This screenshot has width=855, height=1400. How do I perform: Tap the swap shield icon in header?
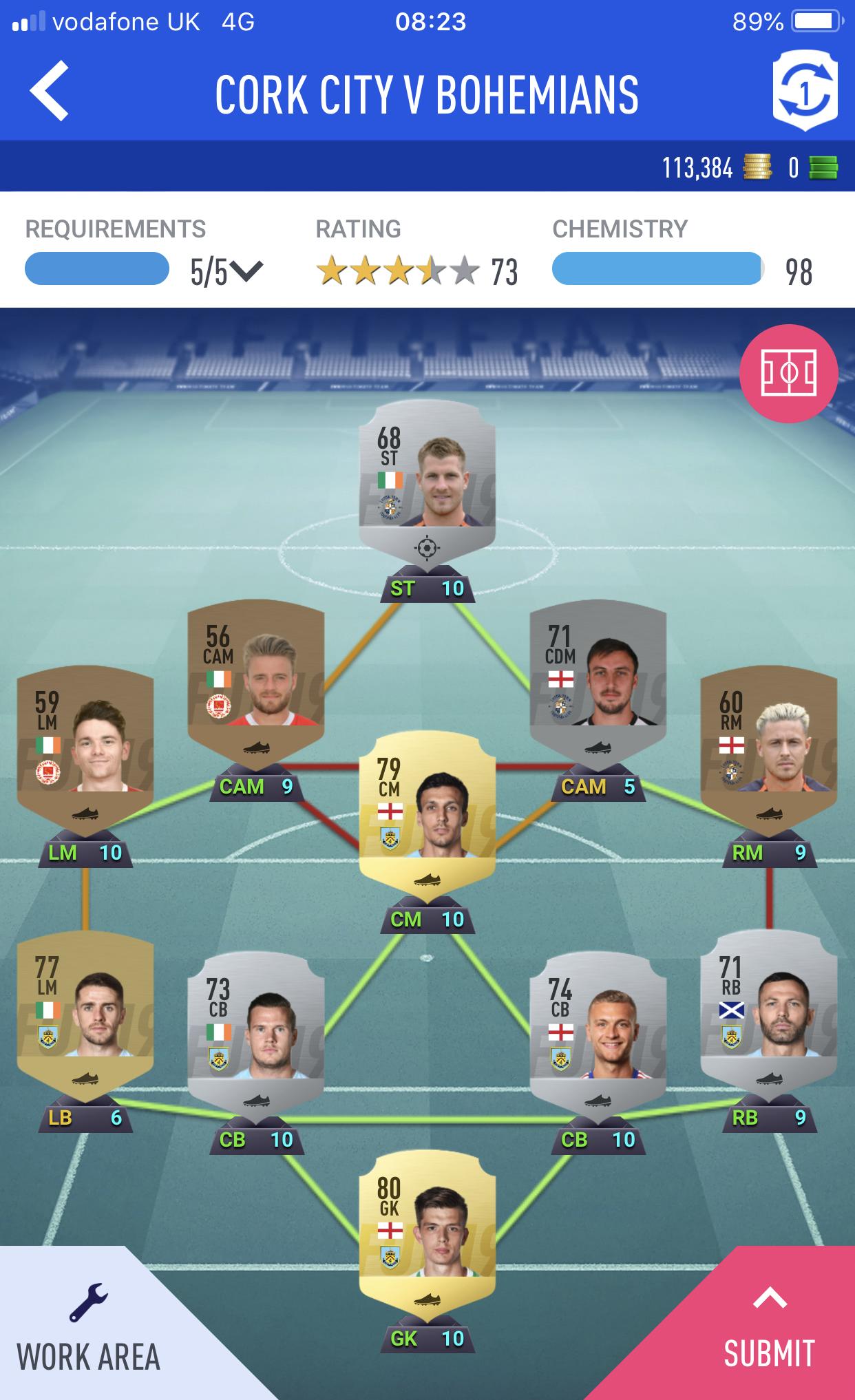tap(804, 93)
